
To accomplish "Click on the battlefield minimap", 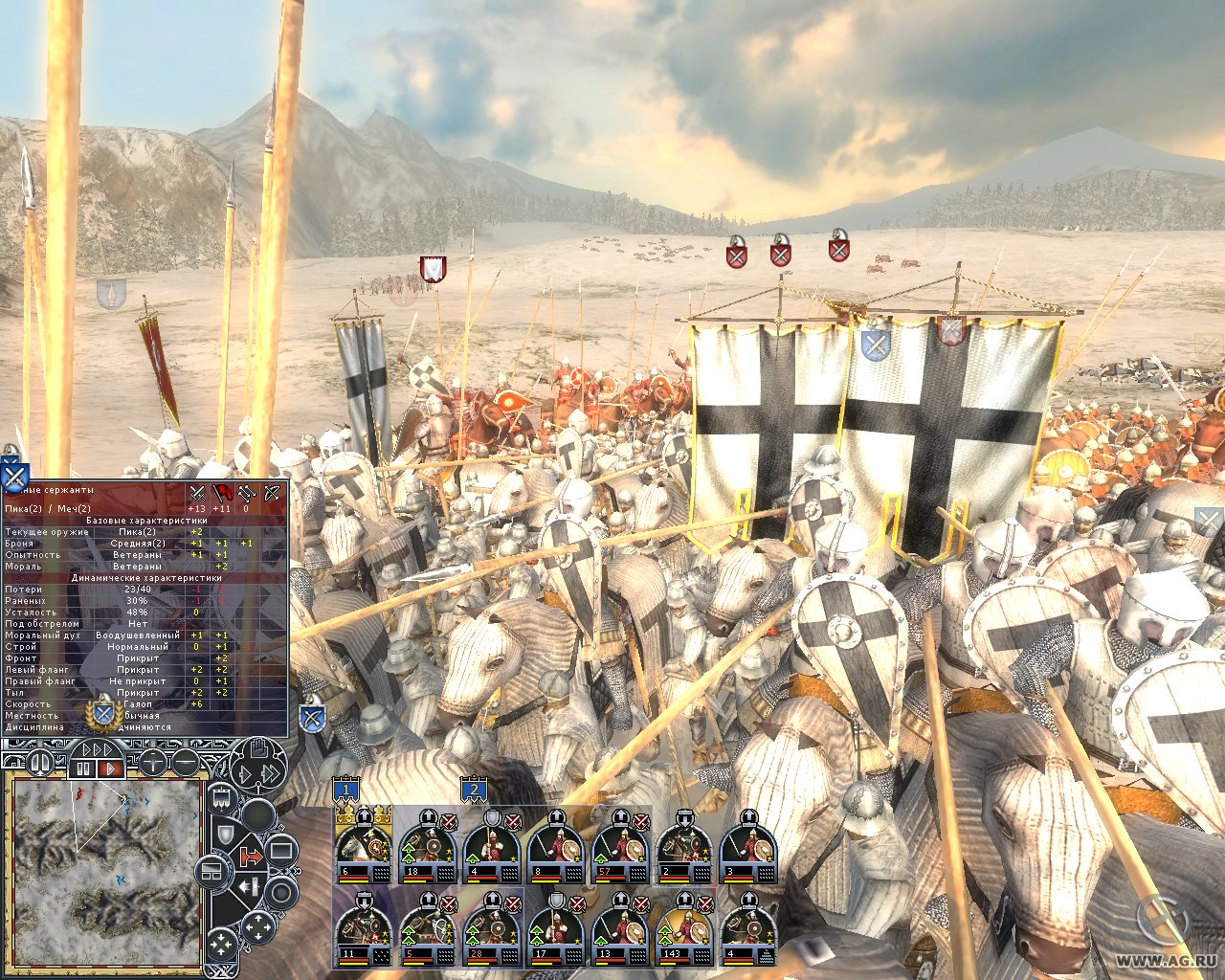I will [105, 871].
